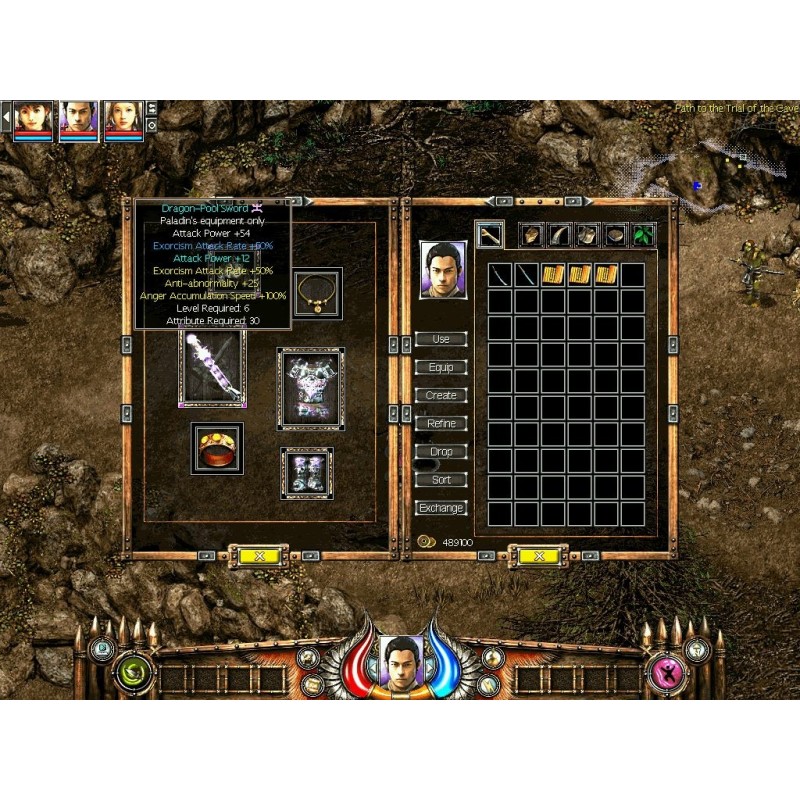Screen dimensions: 800x800
Task: Select the silver chest armor slot
Action: pyautogui.click(x=311, y=388)
